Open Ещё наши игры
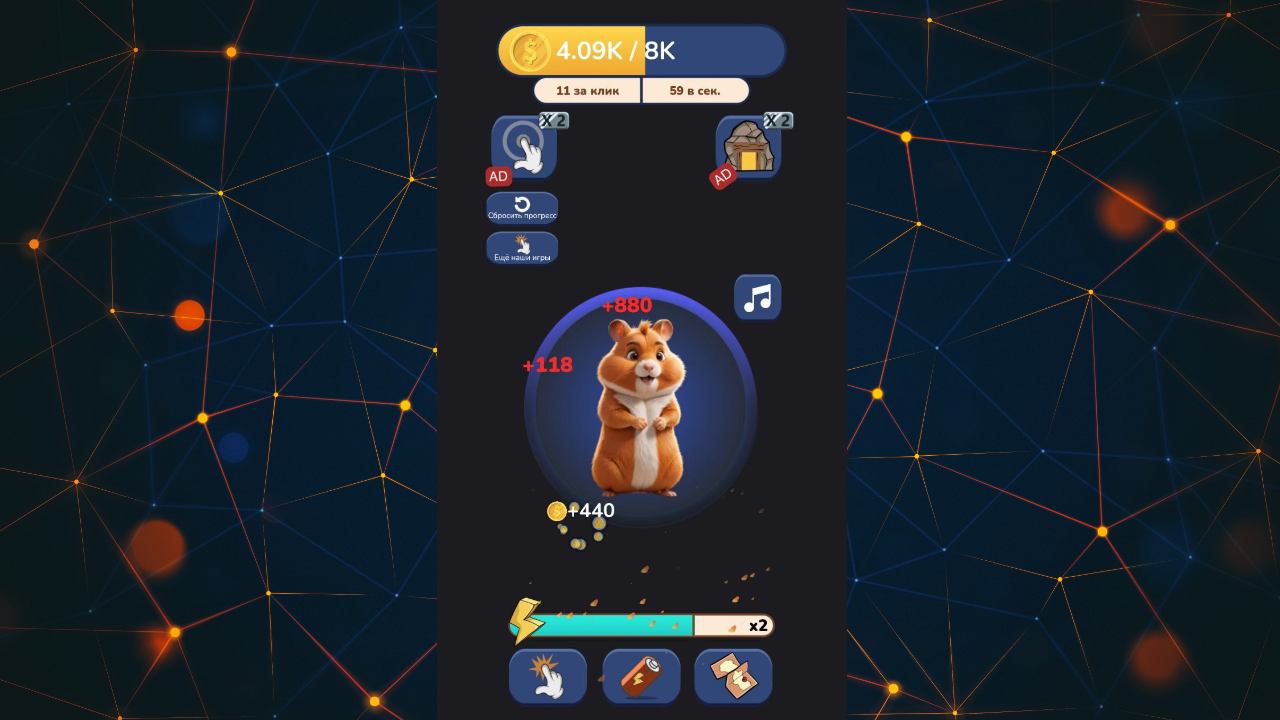1280x720 pixels. coord(522,247)
